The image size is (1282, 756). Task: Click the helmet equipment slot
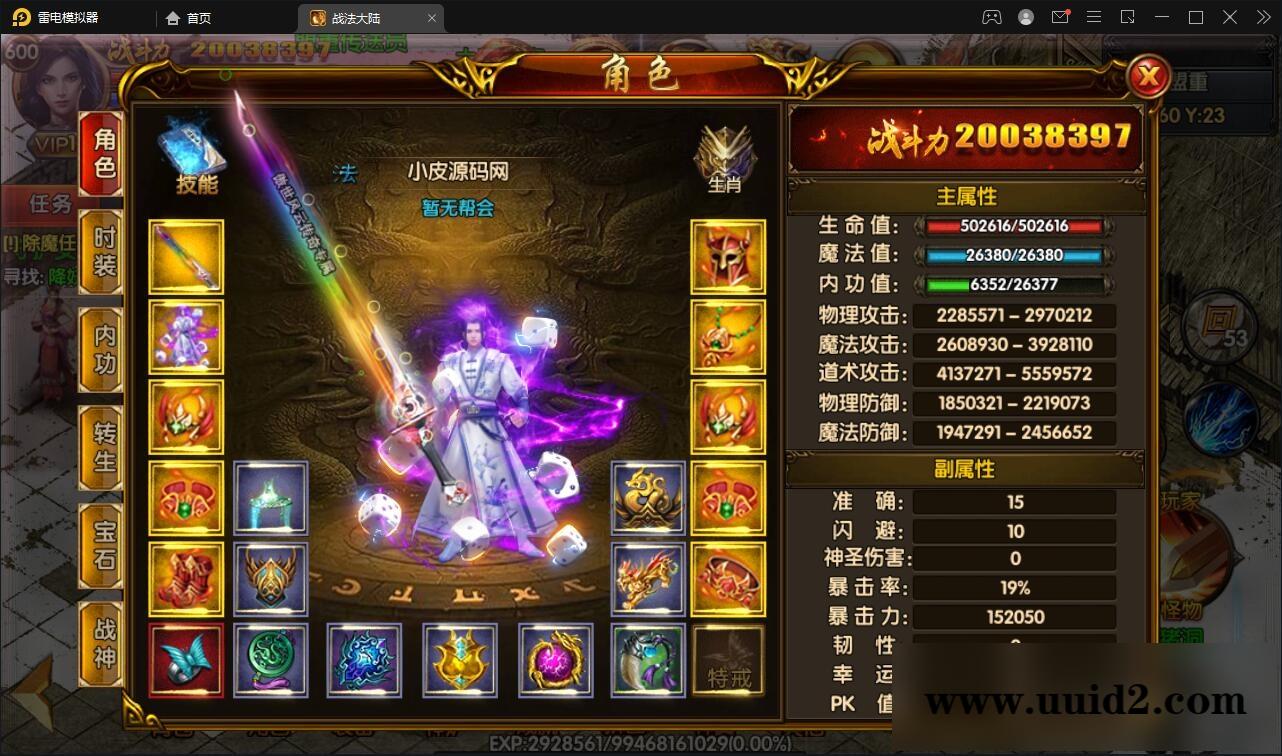coord(728,257)
